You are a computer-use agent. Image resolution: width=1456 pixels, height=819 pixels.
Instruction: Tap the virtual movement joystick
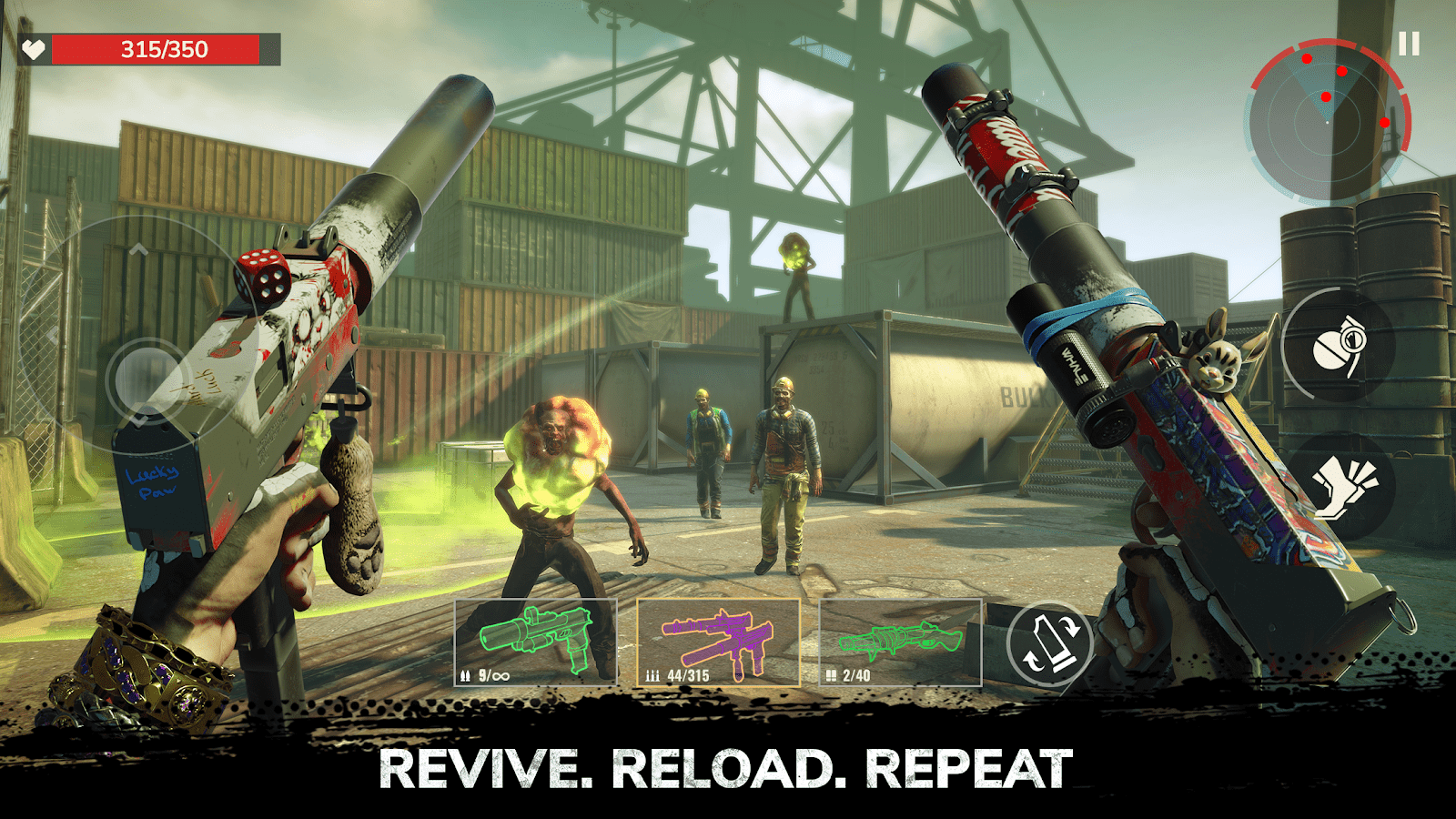(146, 378)
